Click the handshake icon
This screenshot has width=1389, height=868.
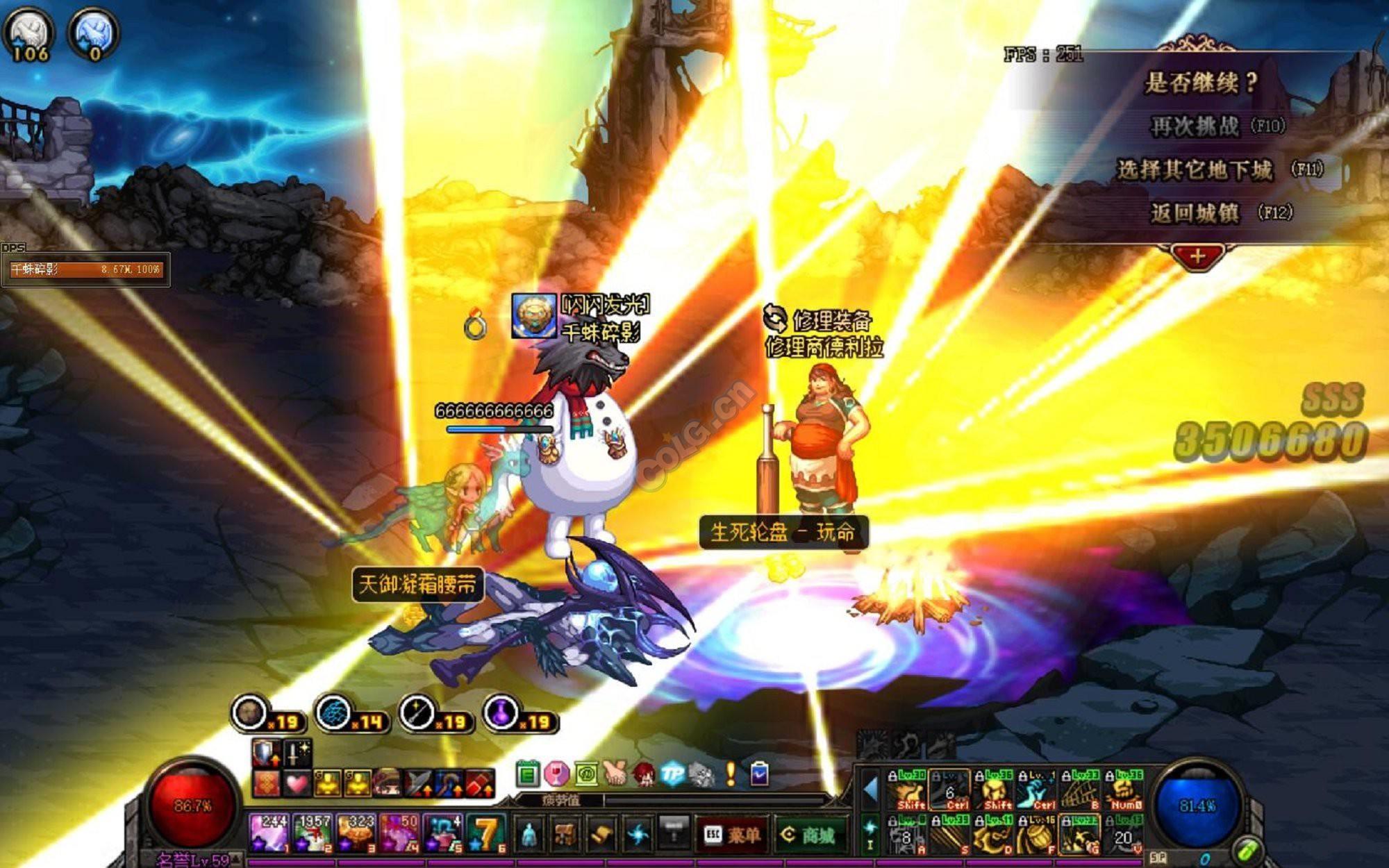[x=615, y=774]
